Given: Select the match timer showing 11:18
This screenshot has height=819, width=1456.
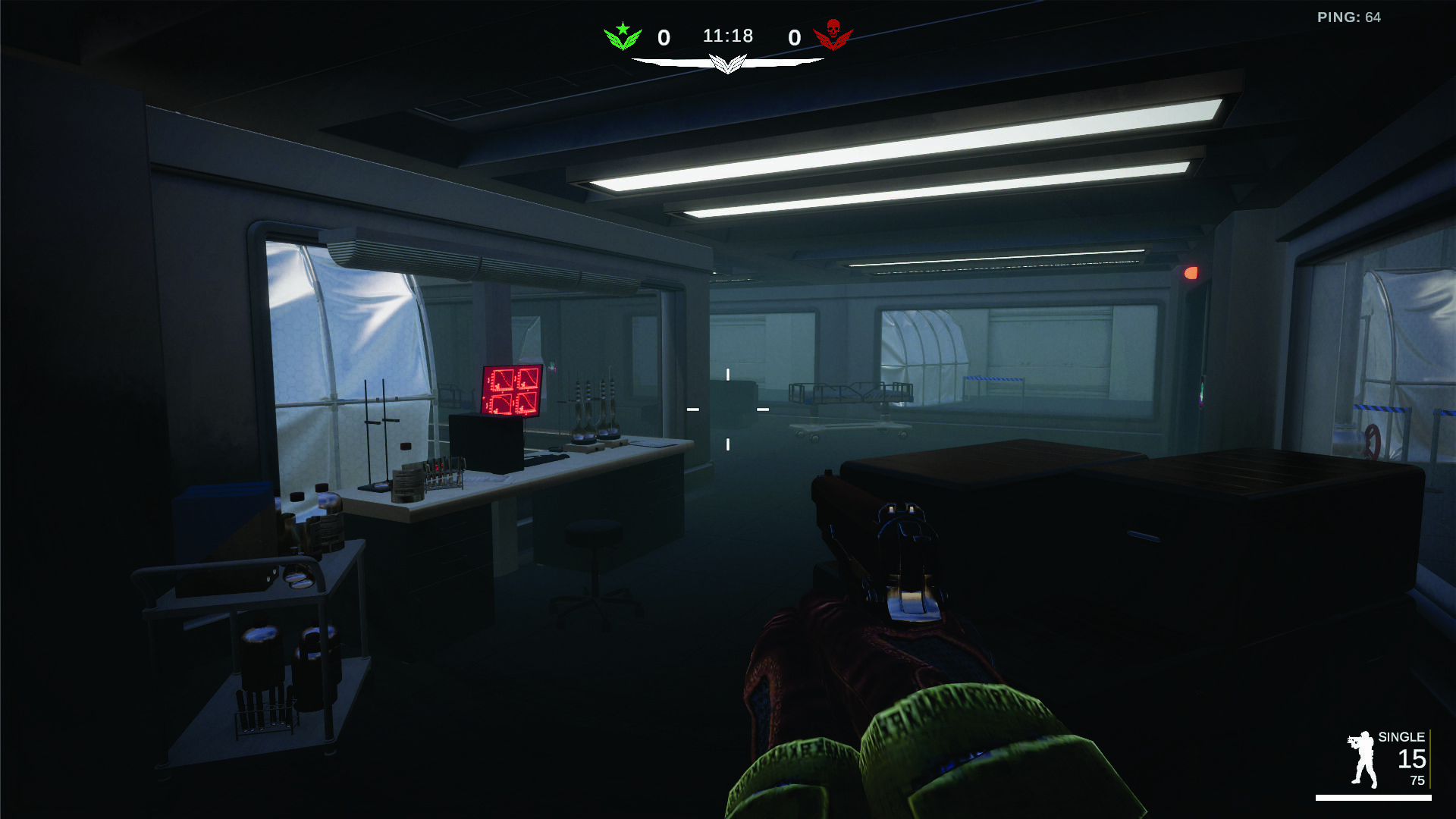Looking at the screenshot, I should [x=728, y=35].
